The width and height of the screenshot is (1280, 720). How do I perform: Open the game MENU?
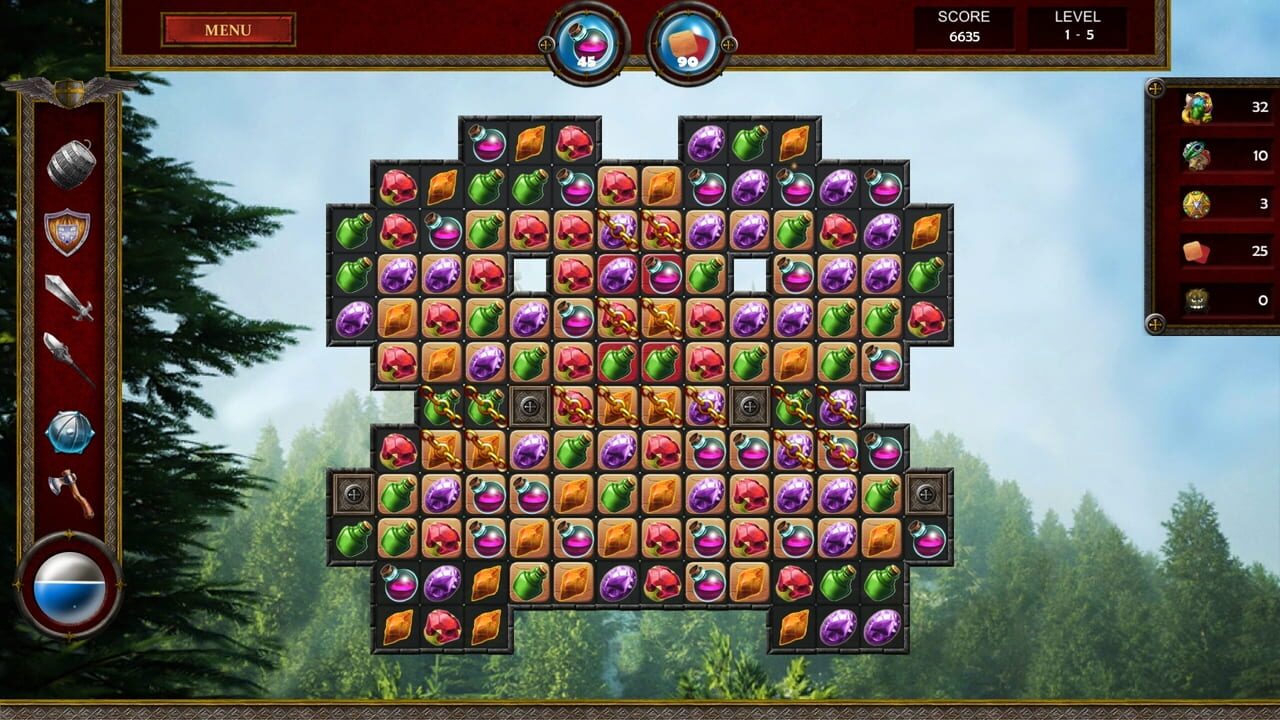click(227, 29)
